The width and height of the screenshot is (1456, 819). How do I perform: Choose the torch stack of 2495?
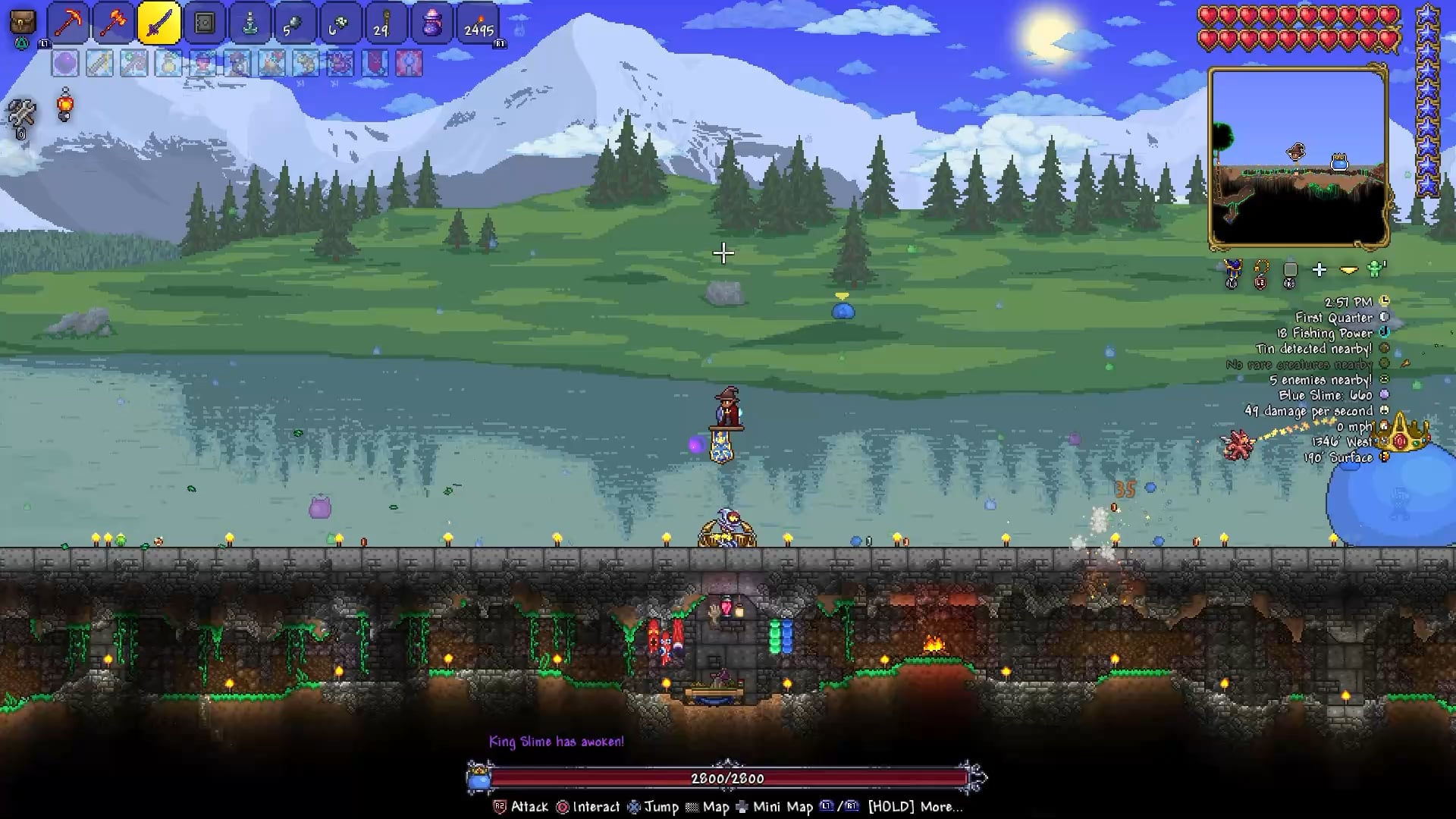pos(479,24)
